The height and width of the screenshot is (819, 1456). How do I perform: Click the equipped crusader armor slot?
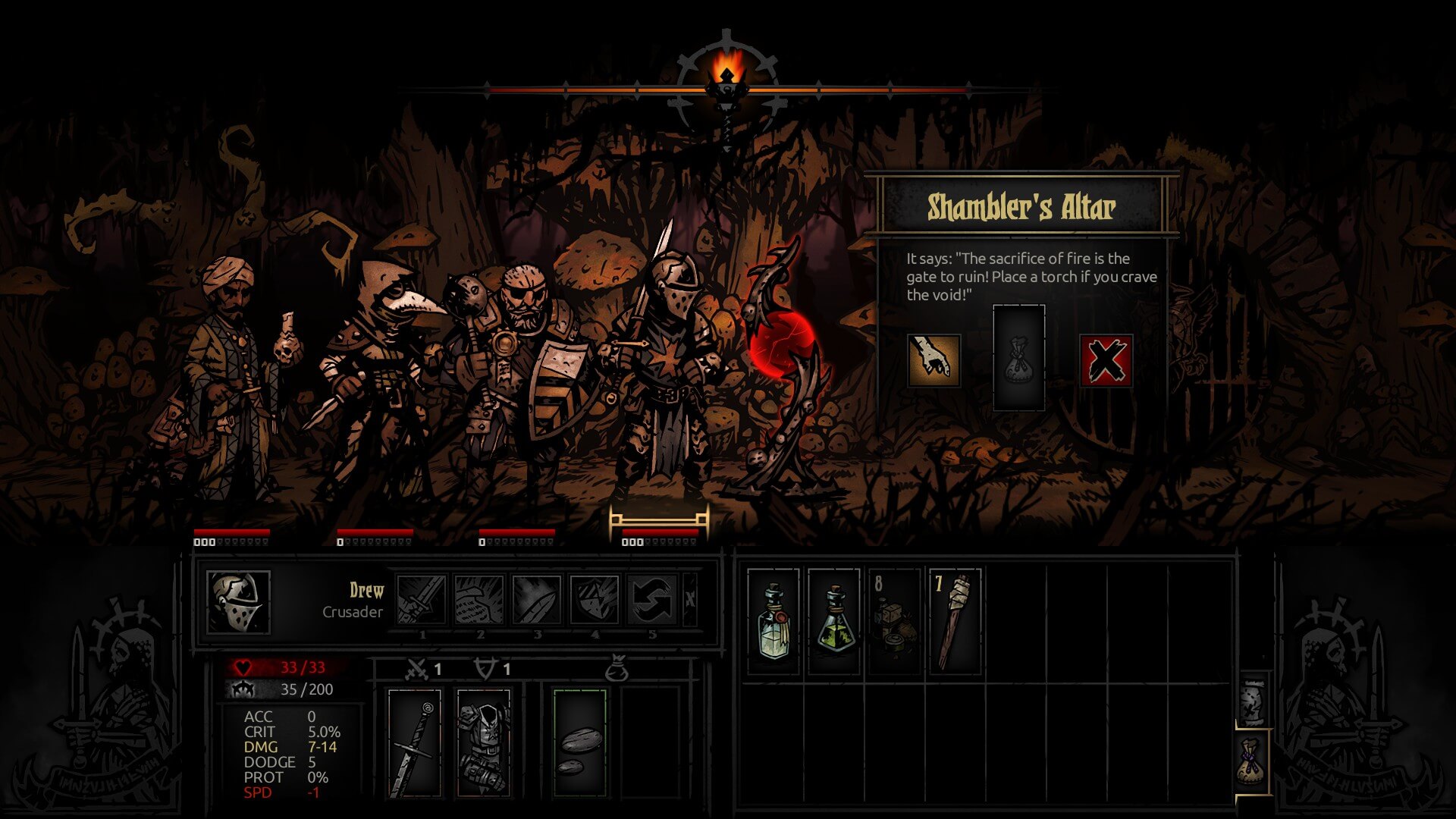point(484,743)
